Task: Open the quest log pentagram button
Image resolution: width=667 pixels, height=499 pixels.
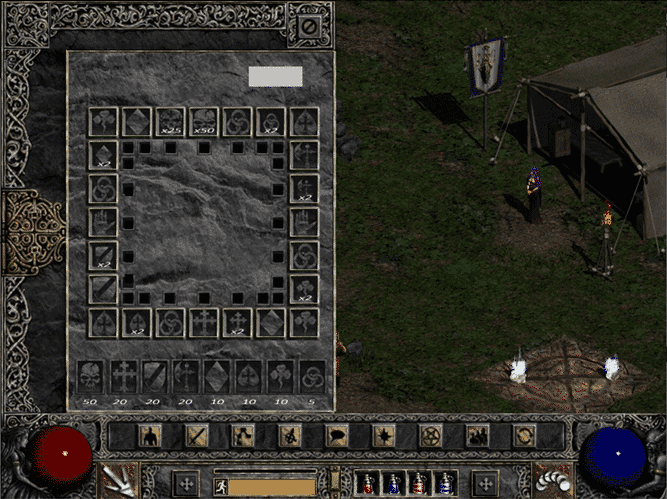Action: tap(431, 435)
